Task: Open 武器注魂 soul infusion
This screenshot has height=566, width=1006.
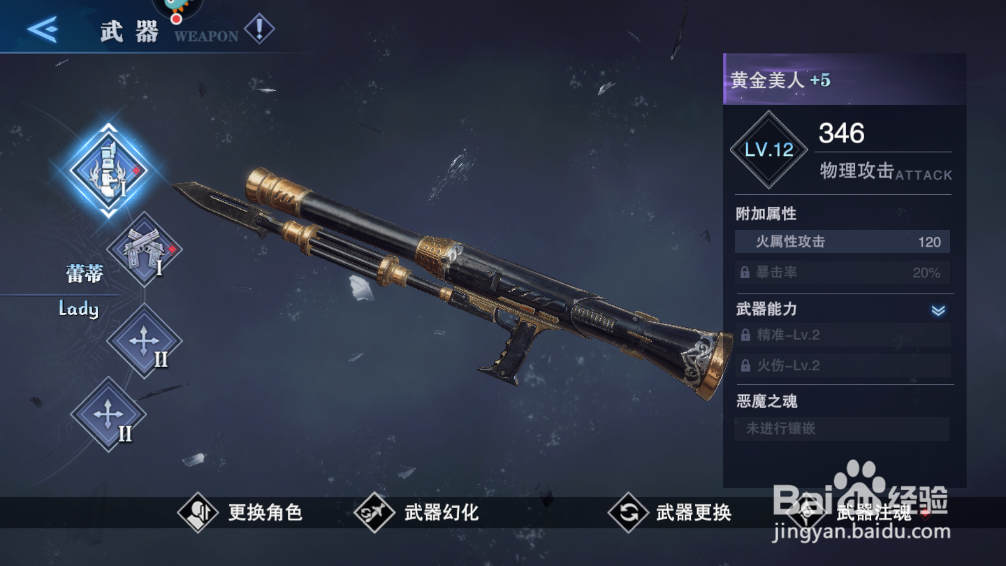Action: (850, 513)
